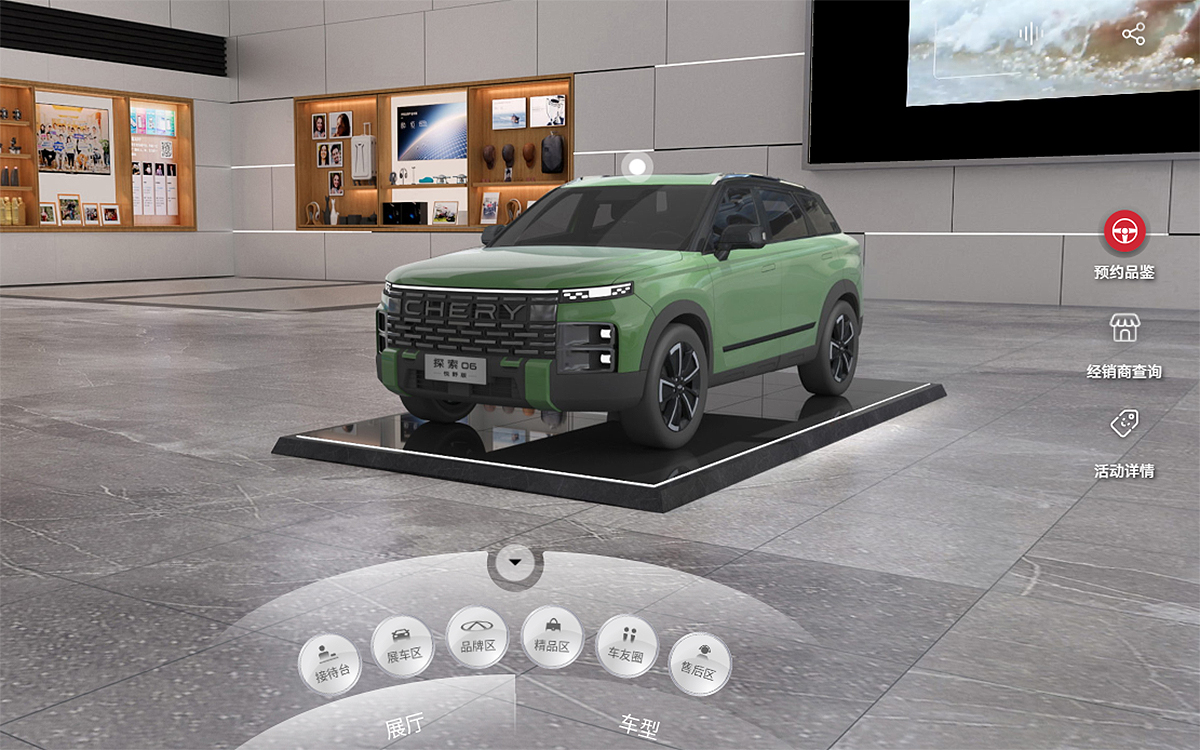Select the 展车区 car display area
The height and width of the screenshot is (750, 1200).
tap(403, 647)
